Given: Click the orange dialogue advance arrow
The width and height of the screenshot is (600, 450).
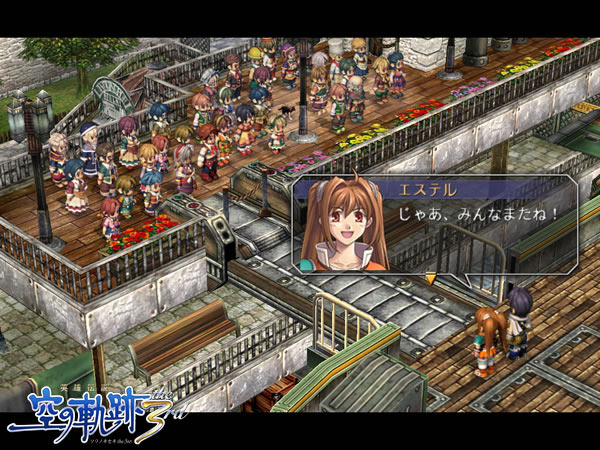Looking at the screenshot, I should tap(431, 279).
